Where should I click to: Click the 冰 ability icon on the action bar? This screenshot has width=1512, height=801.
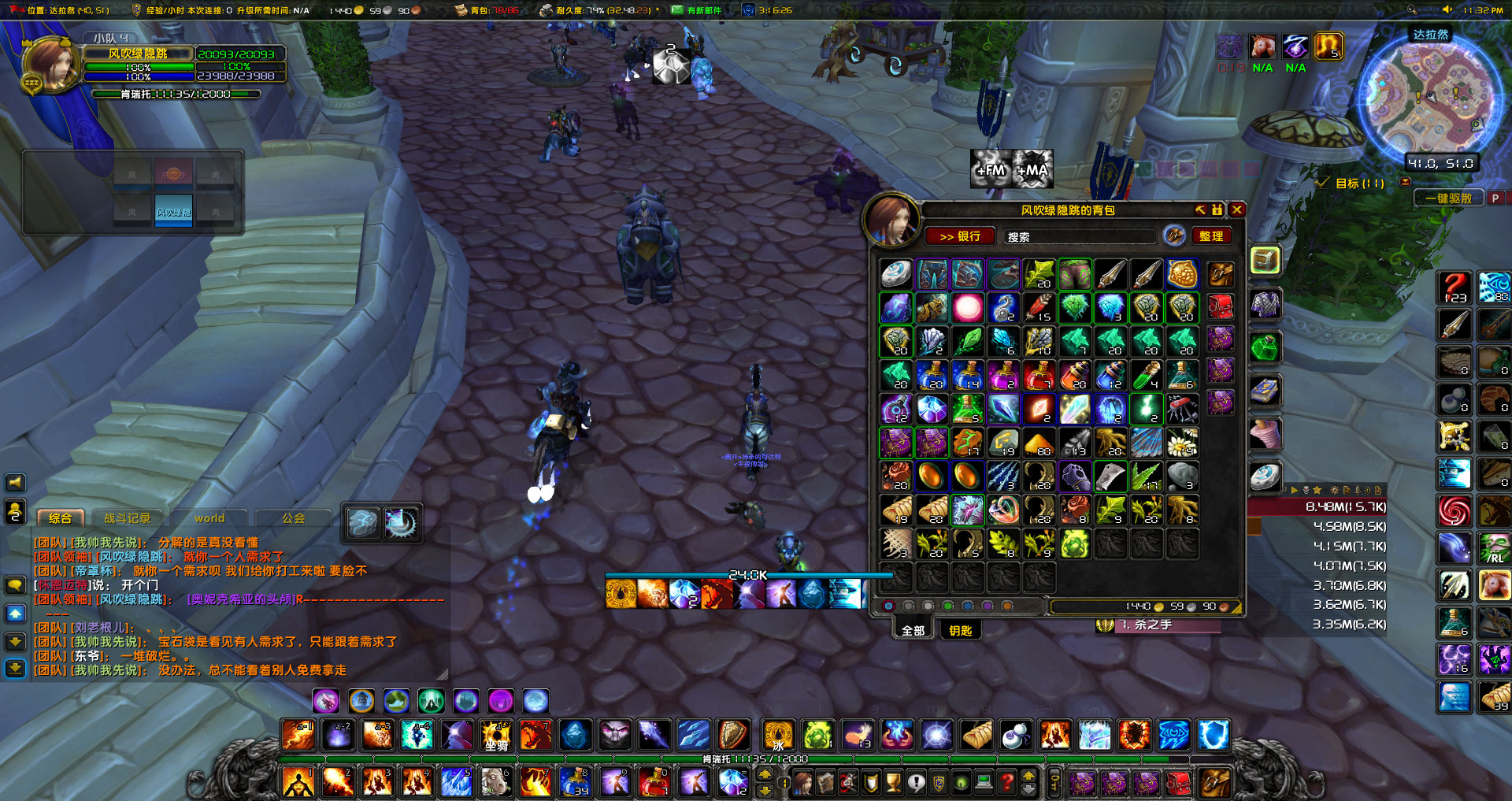[778, 736]
